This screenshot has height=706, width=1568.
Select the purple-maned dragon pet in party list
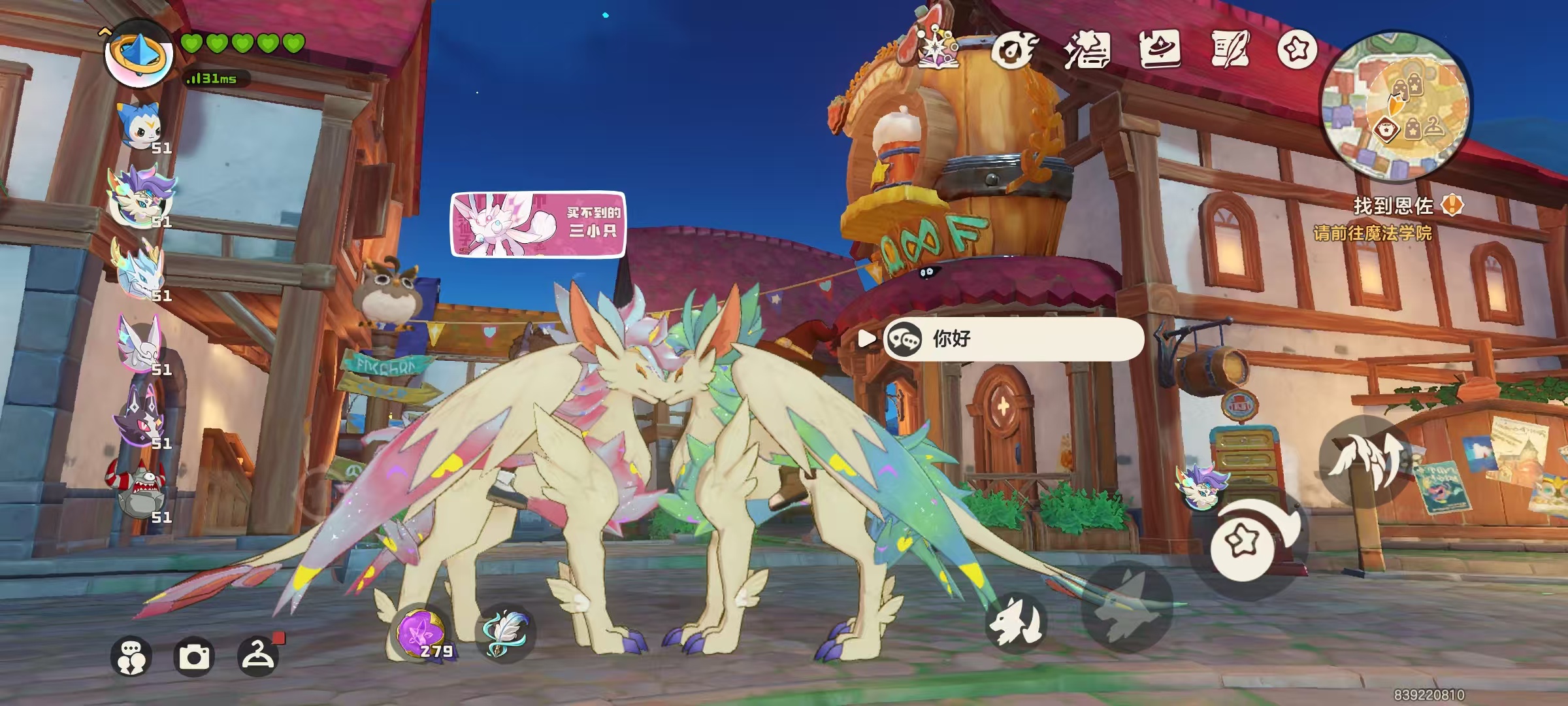pos(140,196)
